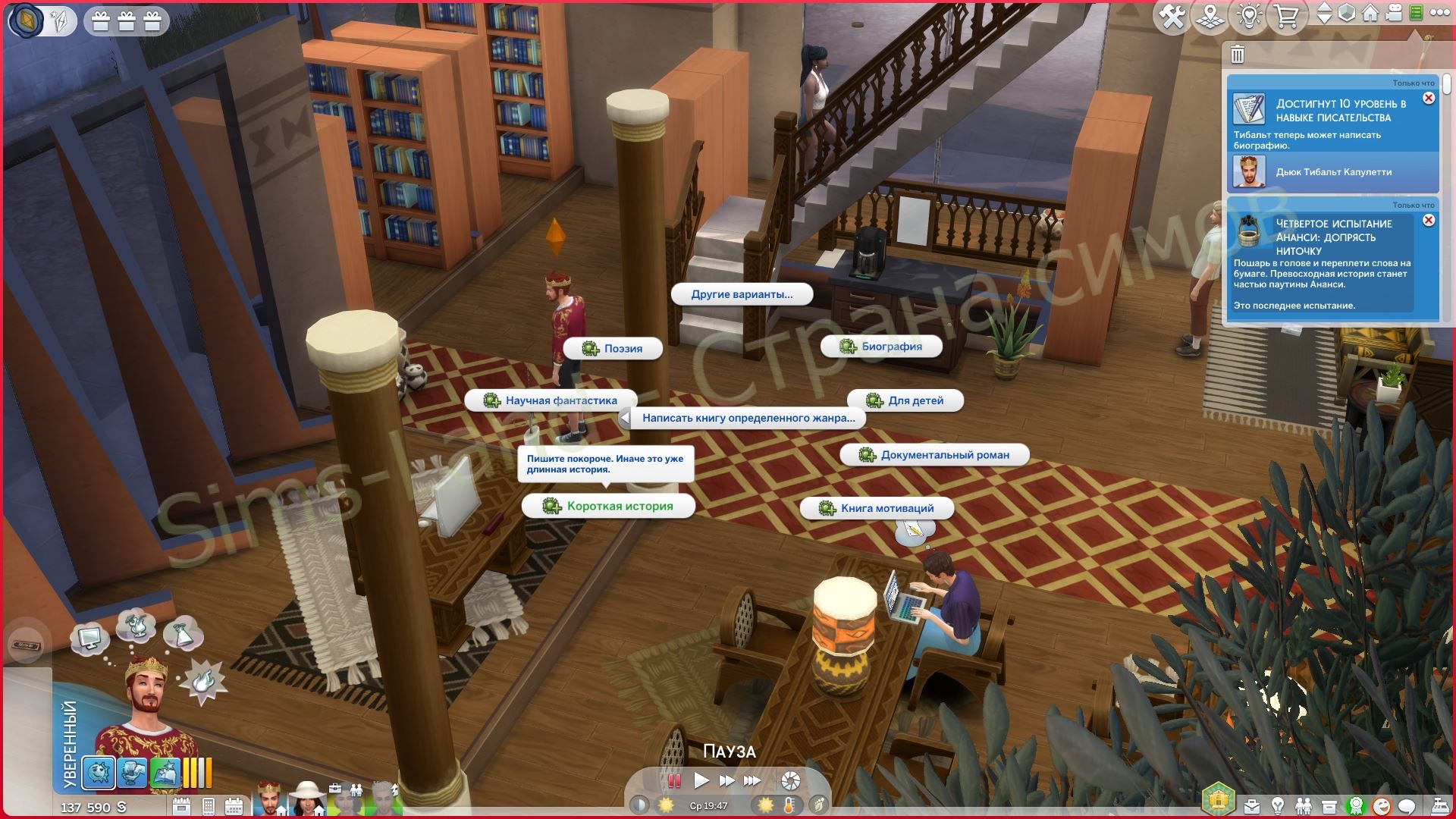Go back via Написать книгу определенного жанра

tap(742, 418)
